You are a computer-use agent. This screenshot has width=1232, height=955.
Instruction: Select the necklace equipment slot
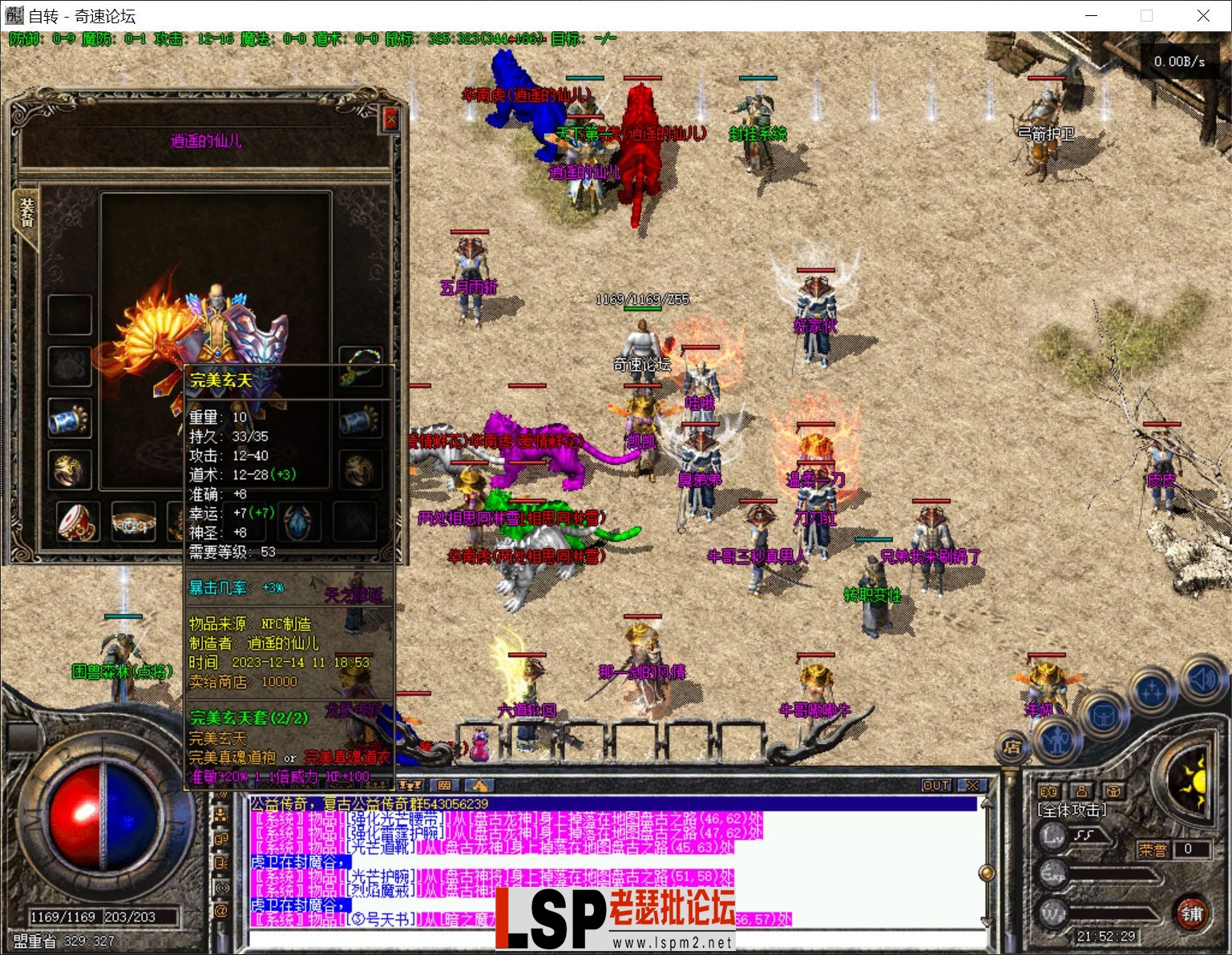coord(359,364)
